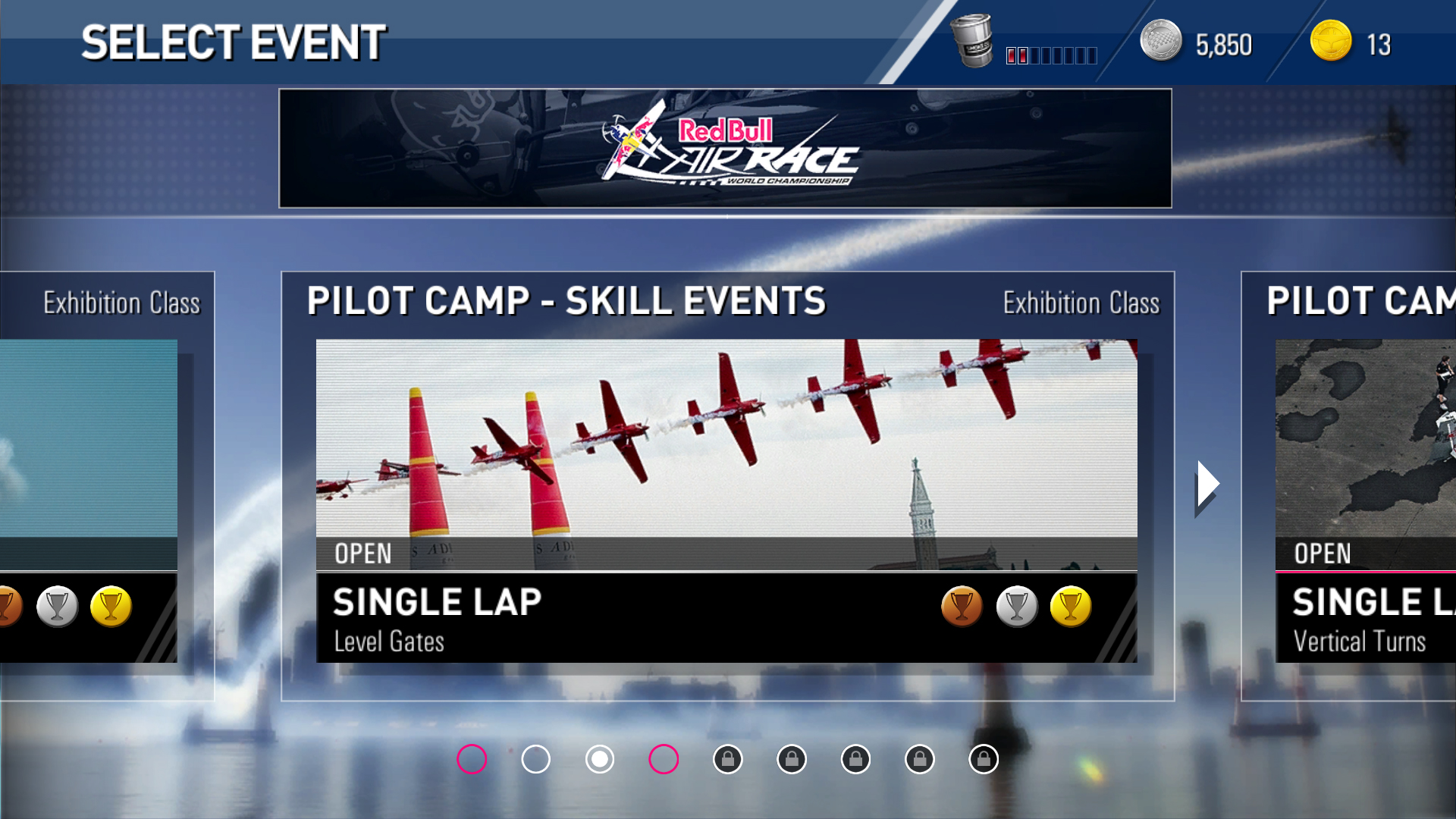Image resolution: width=1456 pixels, height=819 pixels.
Task: Advance with the white right arrow
Action: tap(1207, 485)
